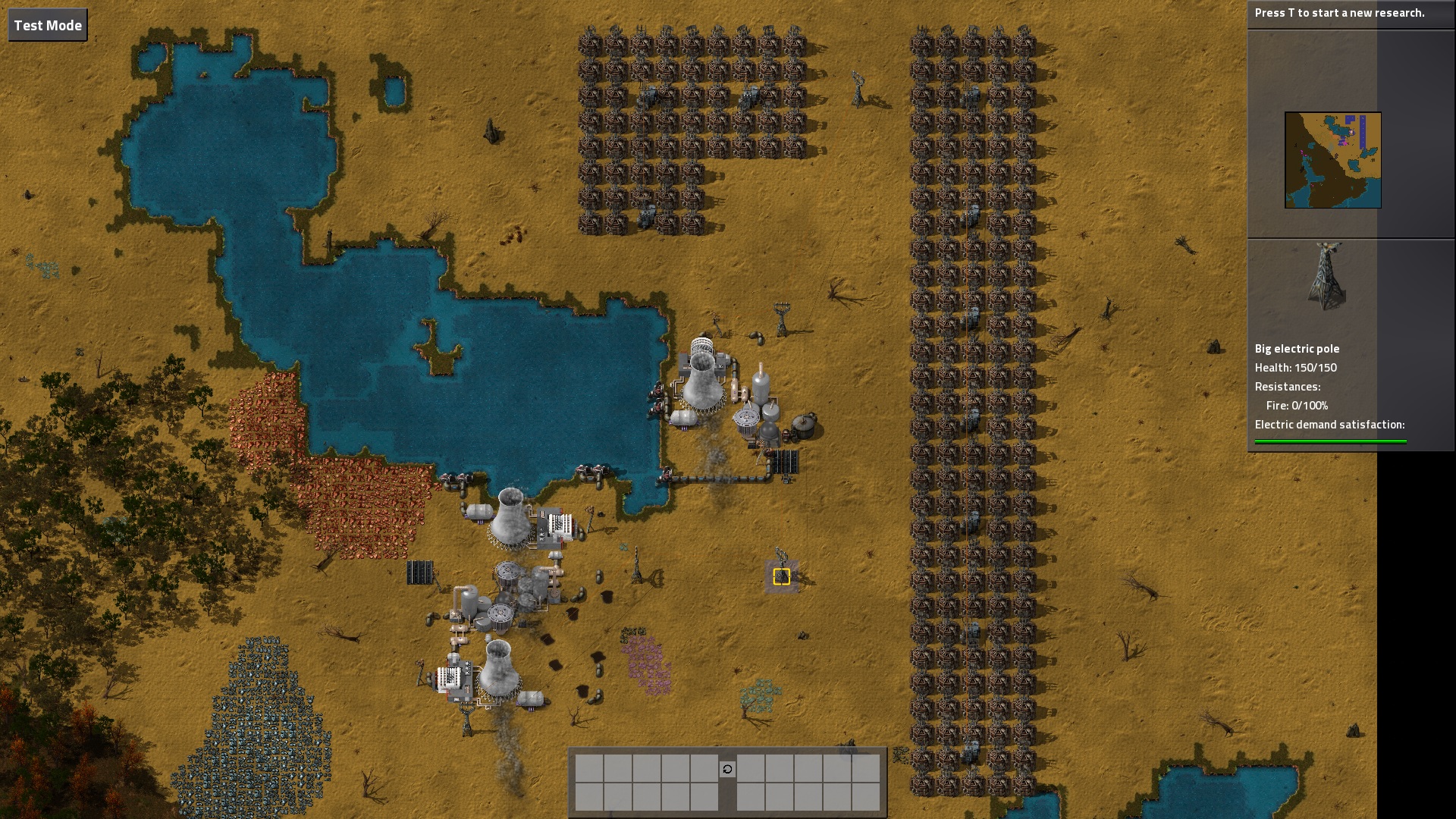Click the Test Mode button
The image size is (1456, 819).
point(48,25)
